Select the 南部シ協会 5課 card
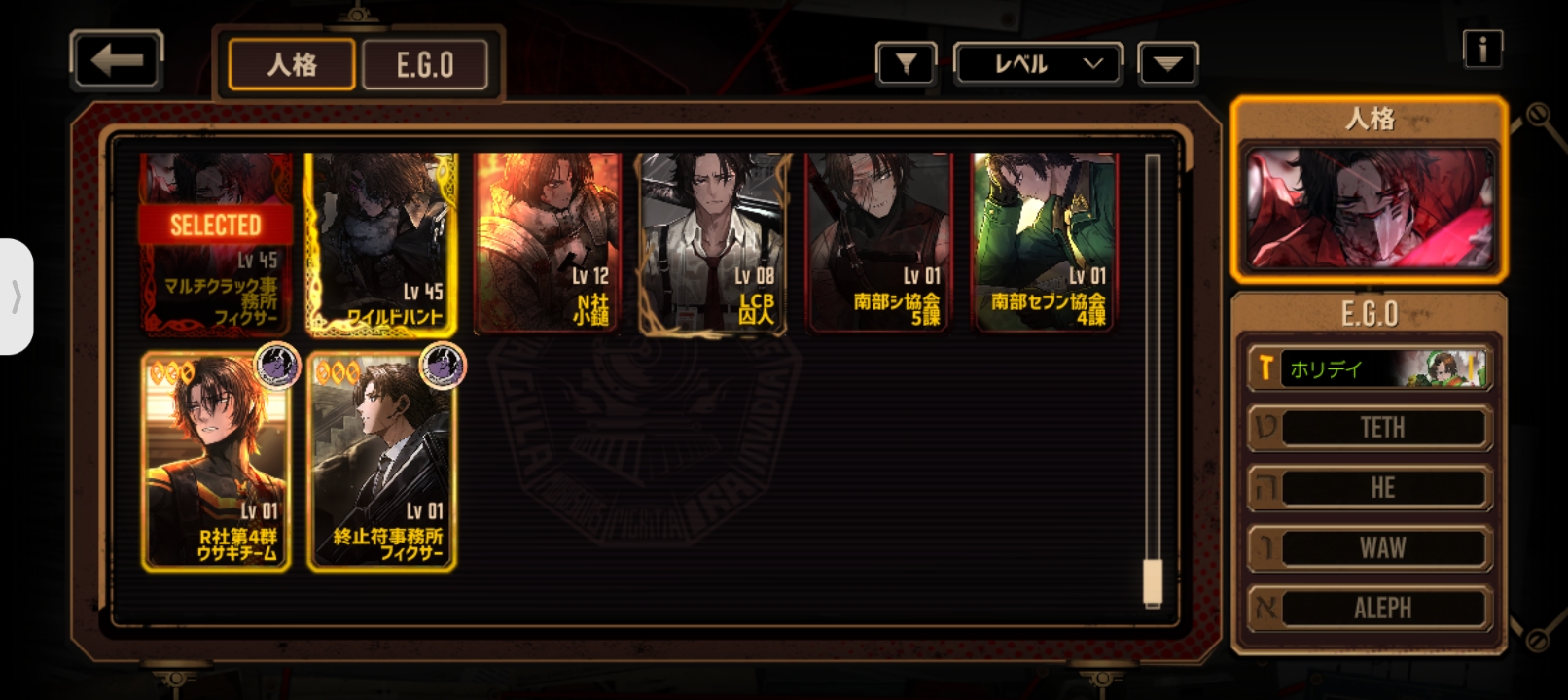 877,243
